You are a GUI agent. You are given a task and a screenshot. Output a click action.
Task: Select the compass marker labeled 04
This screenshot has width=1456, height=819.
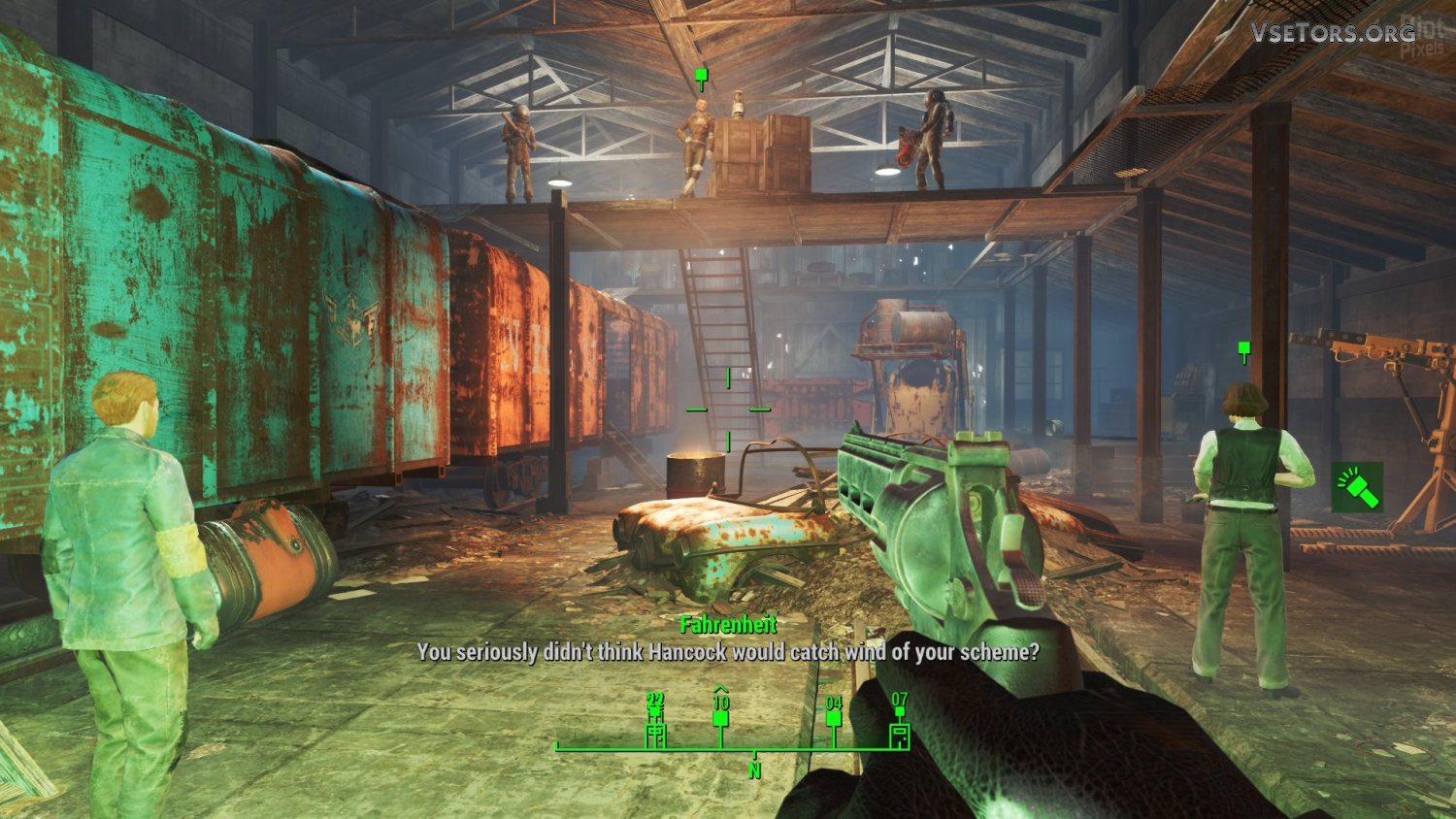tap(834, 718)
